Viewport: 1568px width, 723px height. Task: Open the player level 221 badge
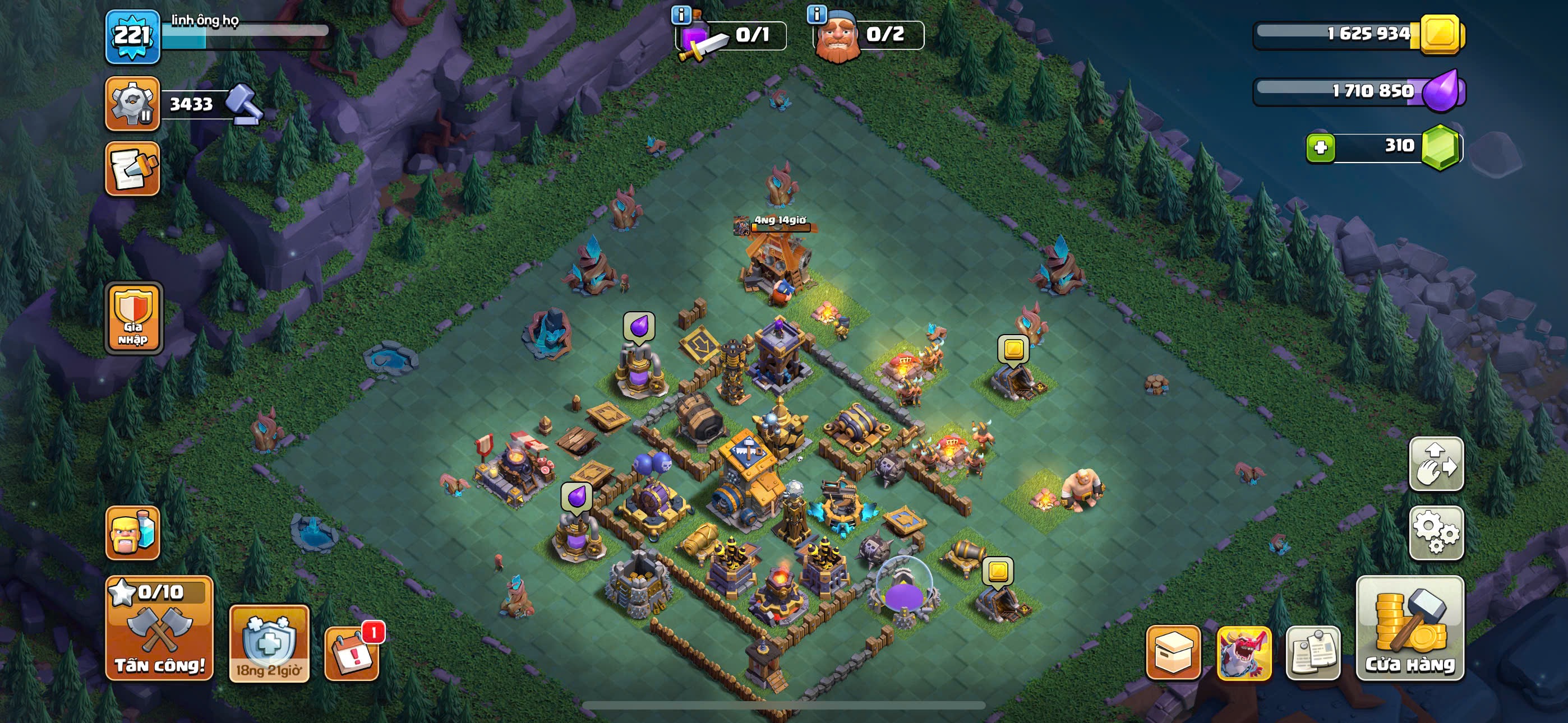click(x=133, y=36)
